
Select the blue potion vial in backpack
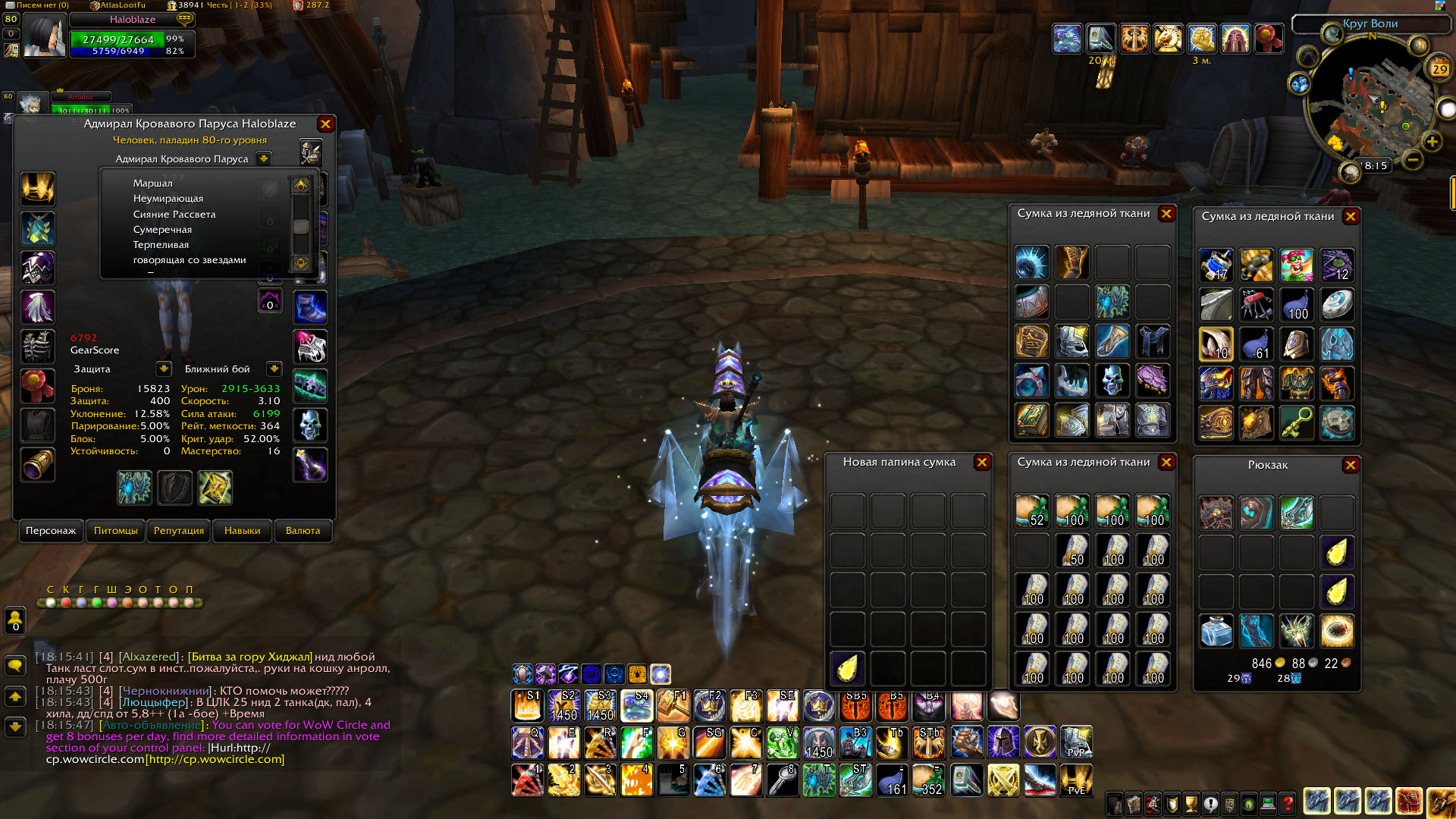tap(1216, 631)
